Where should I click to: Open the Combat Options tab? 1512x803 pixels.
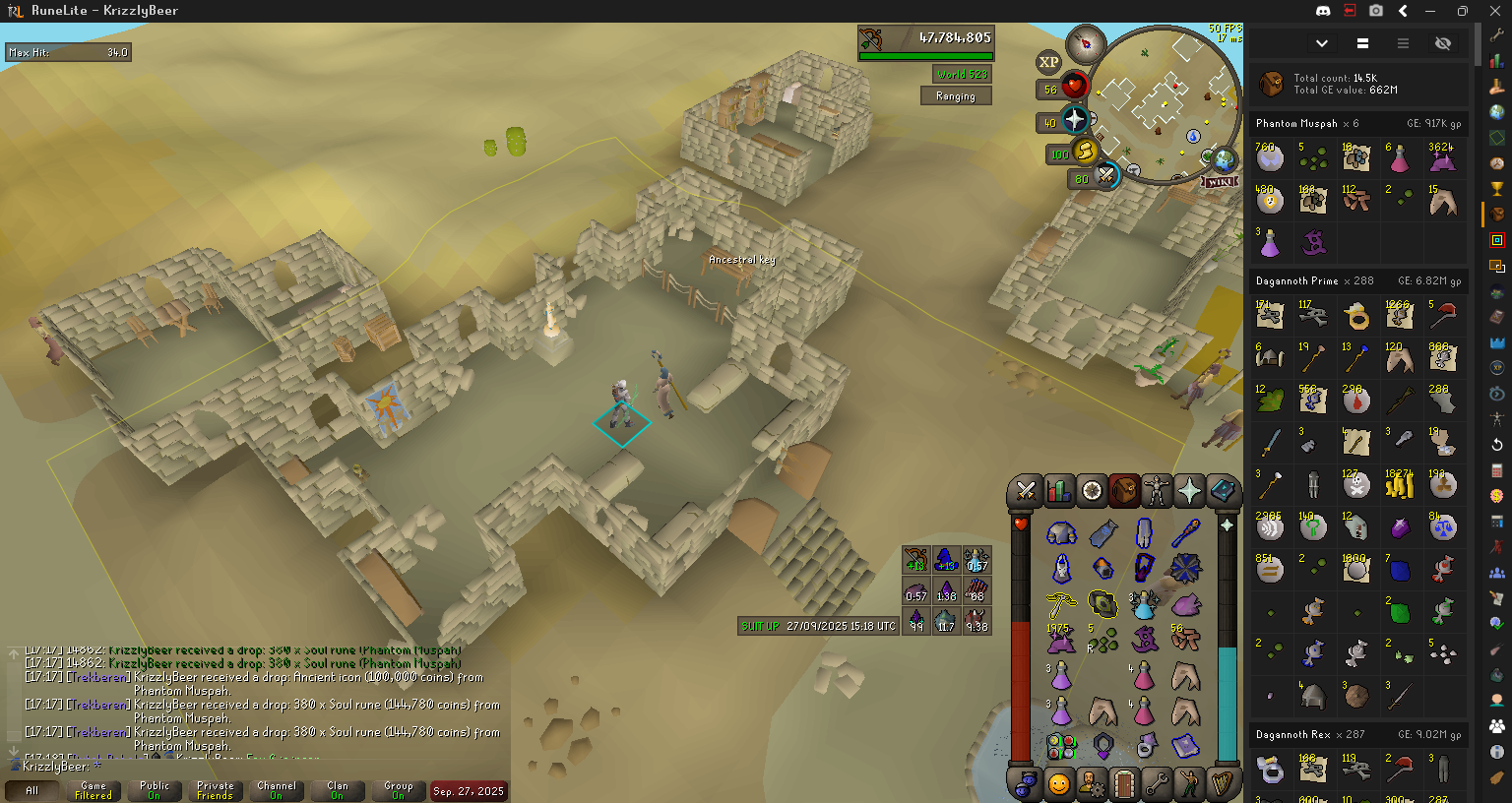point(1026,490)
